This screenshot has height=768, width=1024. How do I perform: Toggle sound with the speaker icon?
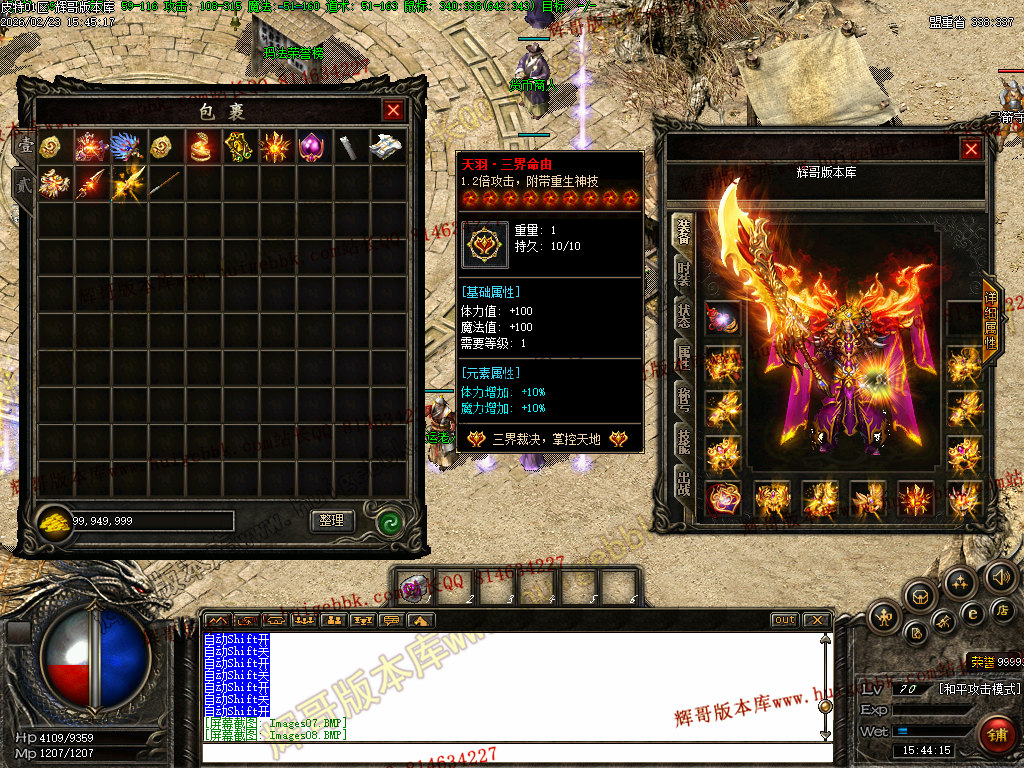[x=1000, y=577]
